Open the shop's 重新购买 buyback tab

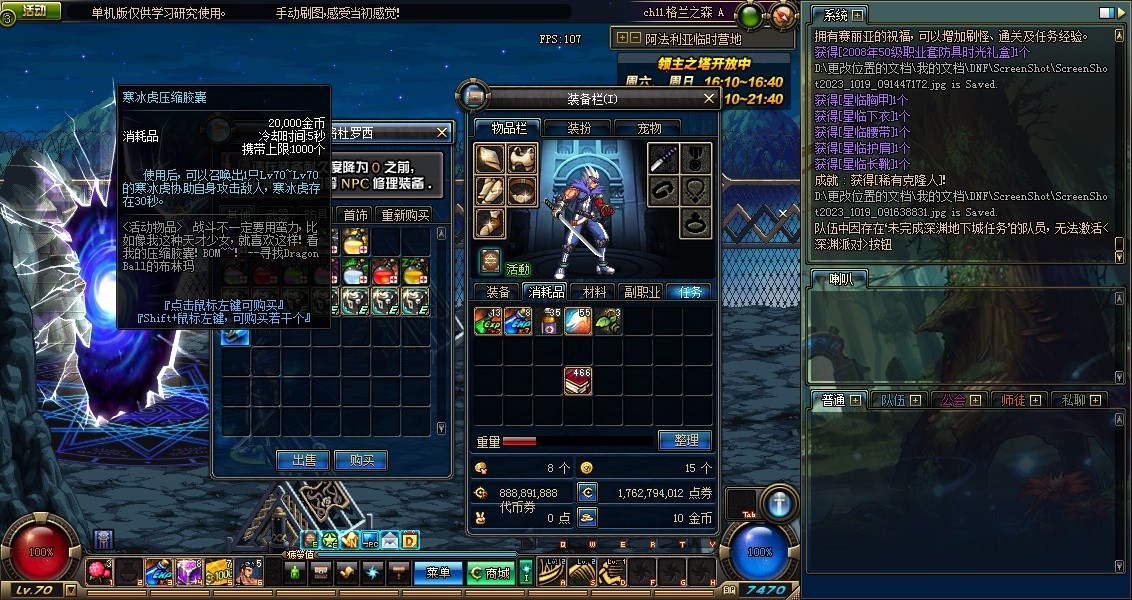(x=404, y=215)
